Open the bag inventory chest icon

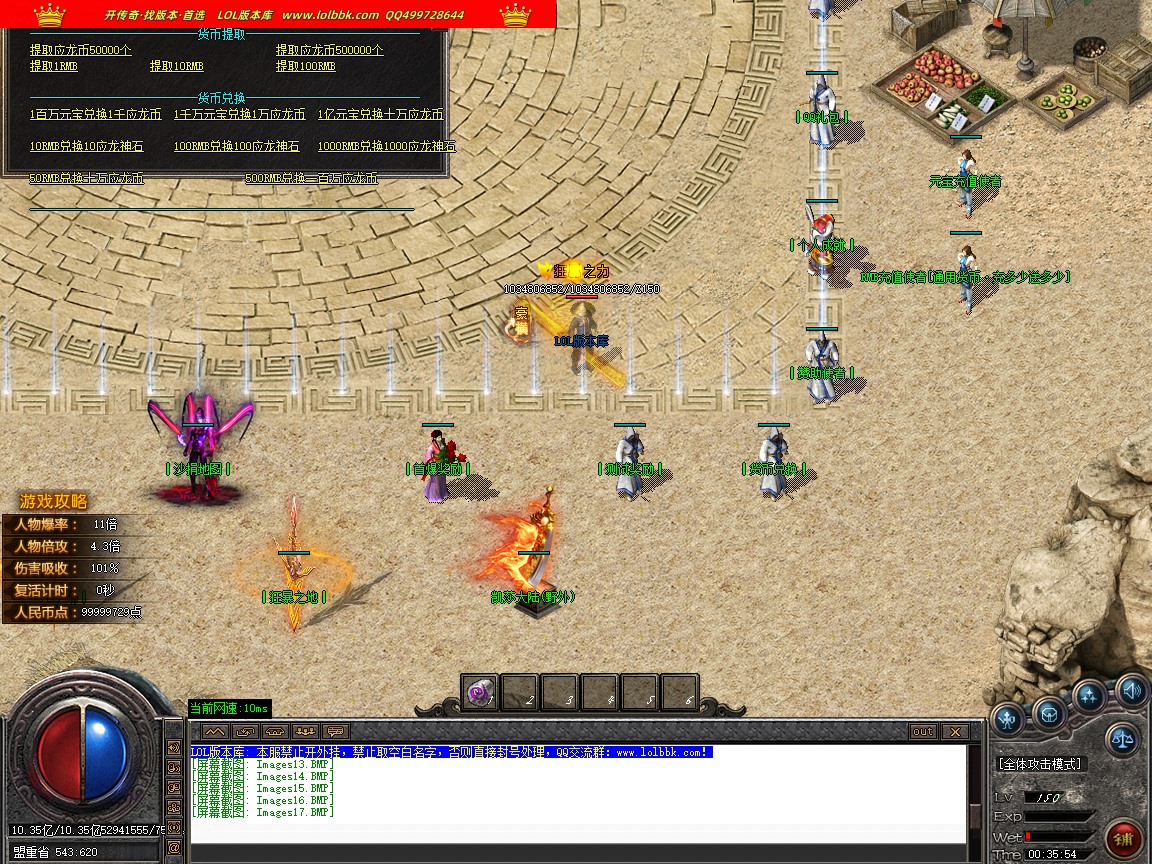[1049, 714]
